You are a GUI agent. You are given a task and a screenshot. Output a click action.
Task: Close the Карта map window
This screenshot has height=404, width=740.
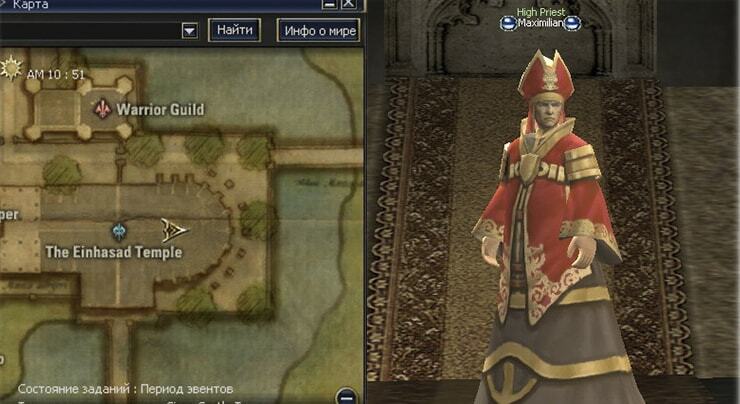(348, 4)
